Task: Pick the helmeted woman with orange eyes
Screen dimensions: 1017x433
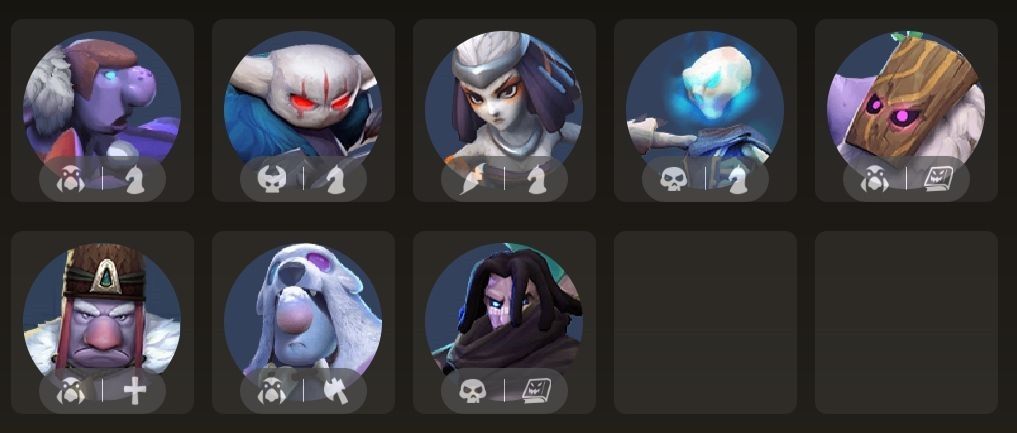Action: point(504,102)
